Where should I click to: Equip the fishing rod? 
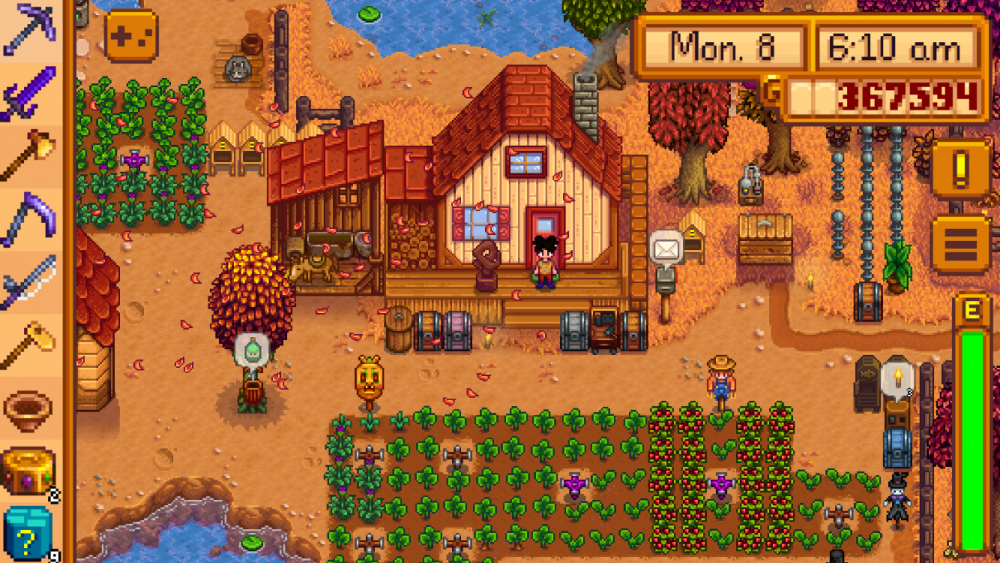pyautogui.click(x=30, y=281)
